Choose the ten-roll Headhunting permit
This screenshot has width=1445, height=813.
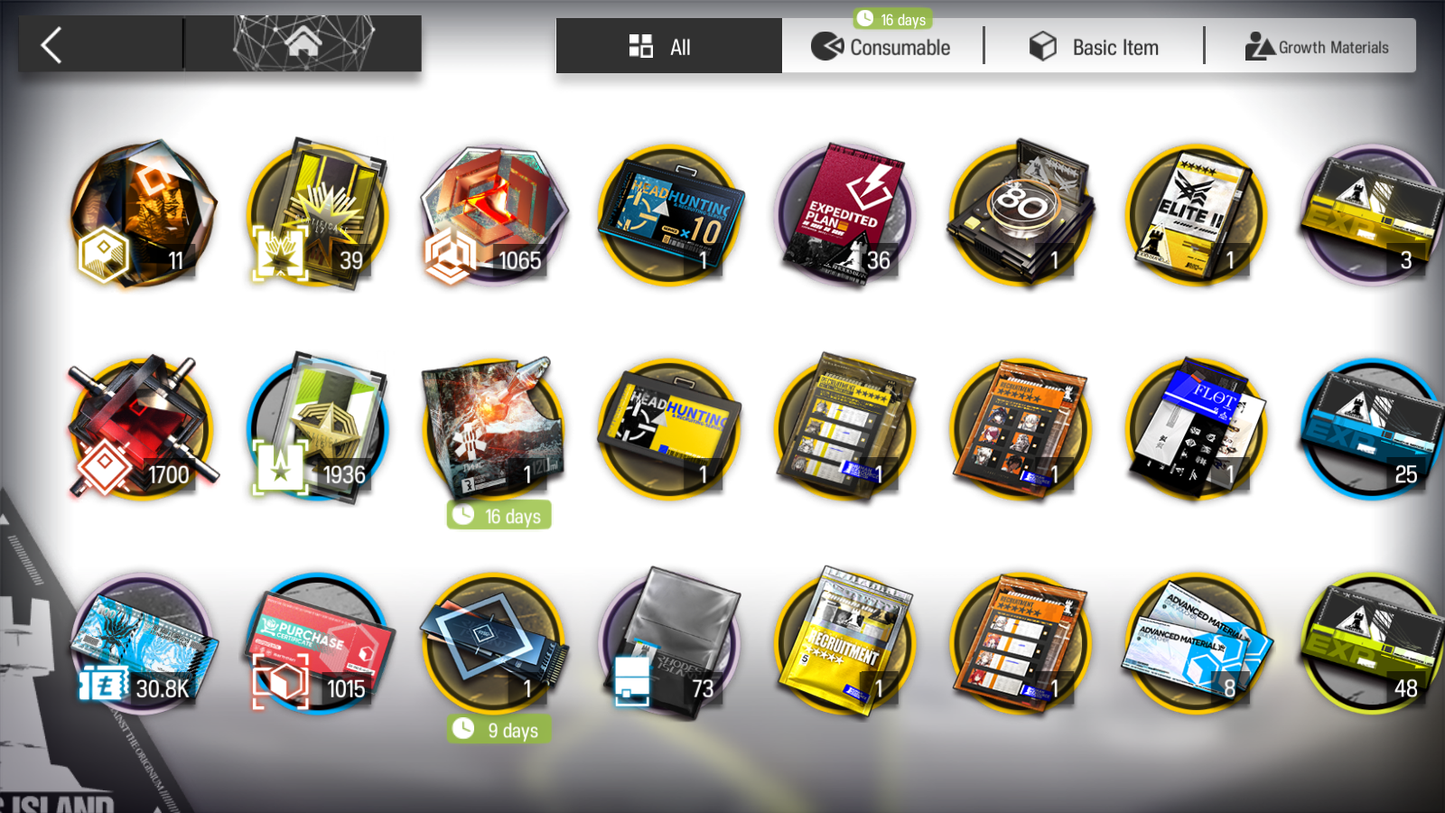click(x=670, y=215)
